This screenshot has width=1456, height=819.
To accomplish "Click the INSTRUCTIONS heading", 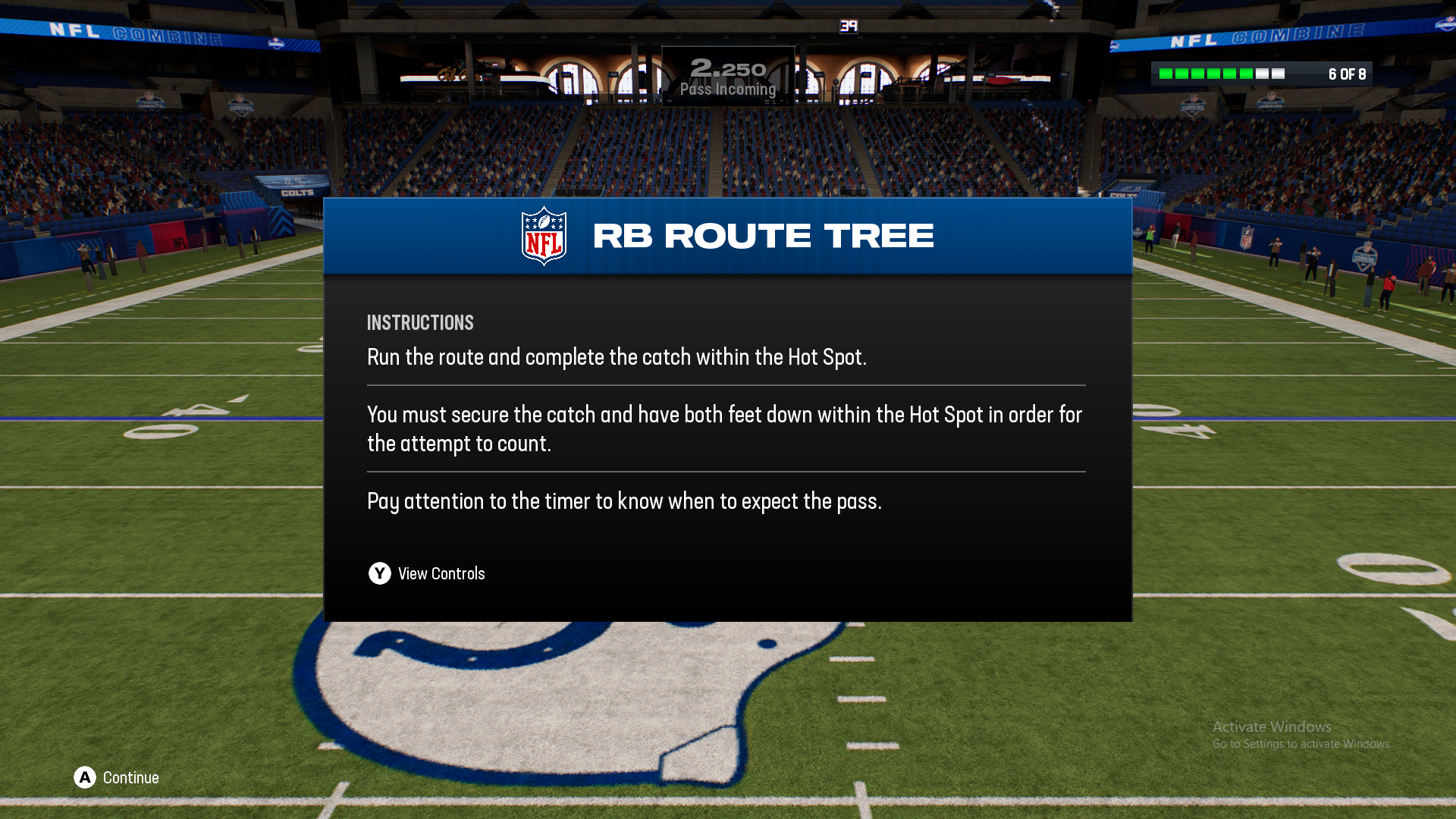I will coord(420,322).
